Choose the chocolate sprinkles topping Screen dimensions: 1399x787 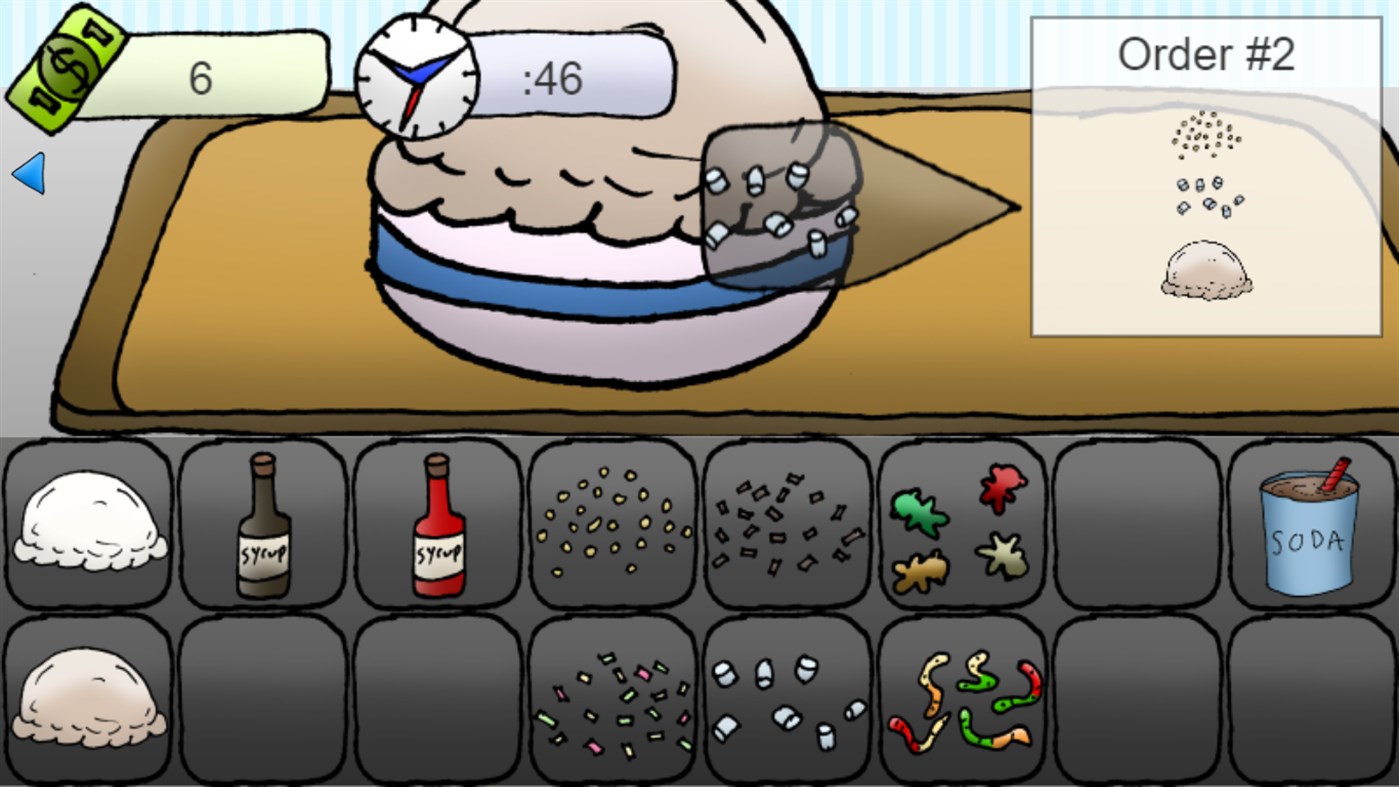[x=786, y=525]
